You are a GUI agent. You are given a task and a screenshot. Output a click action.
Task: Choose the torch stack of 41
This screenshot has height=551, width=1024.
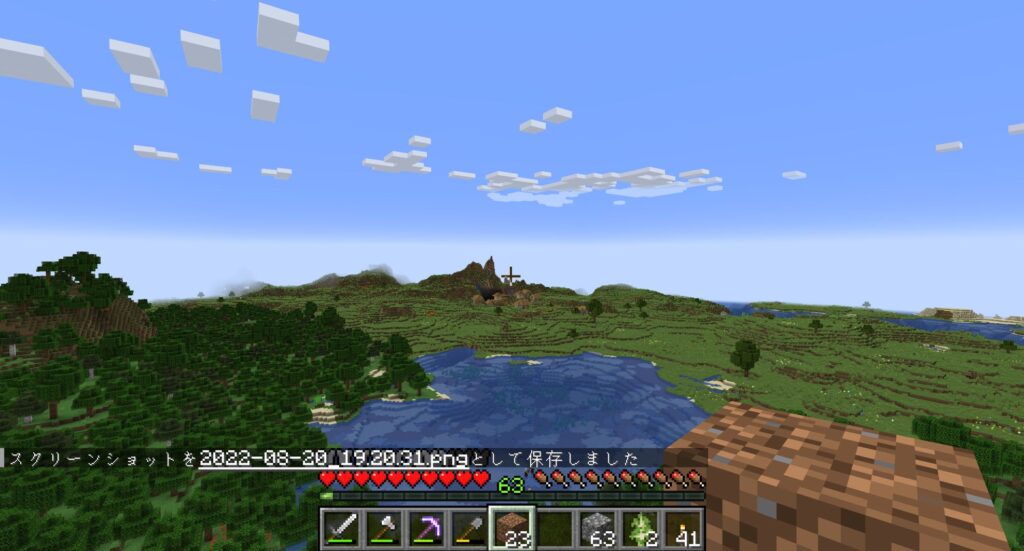684,528
